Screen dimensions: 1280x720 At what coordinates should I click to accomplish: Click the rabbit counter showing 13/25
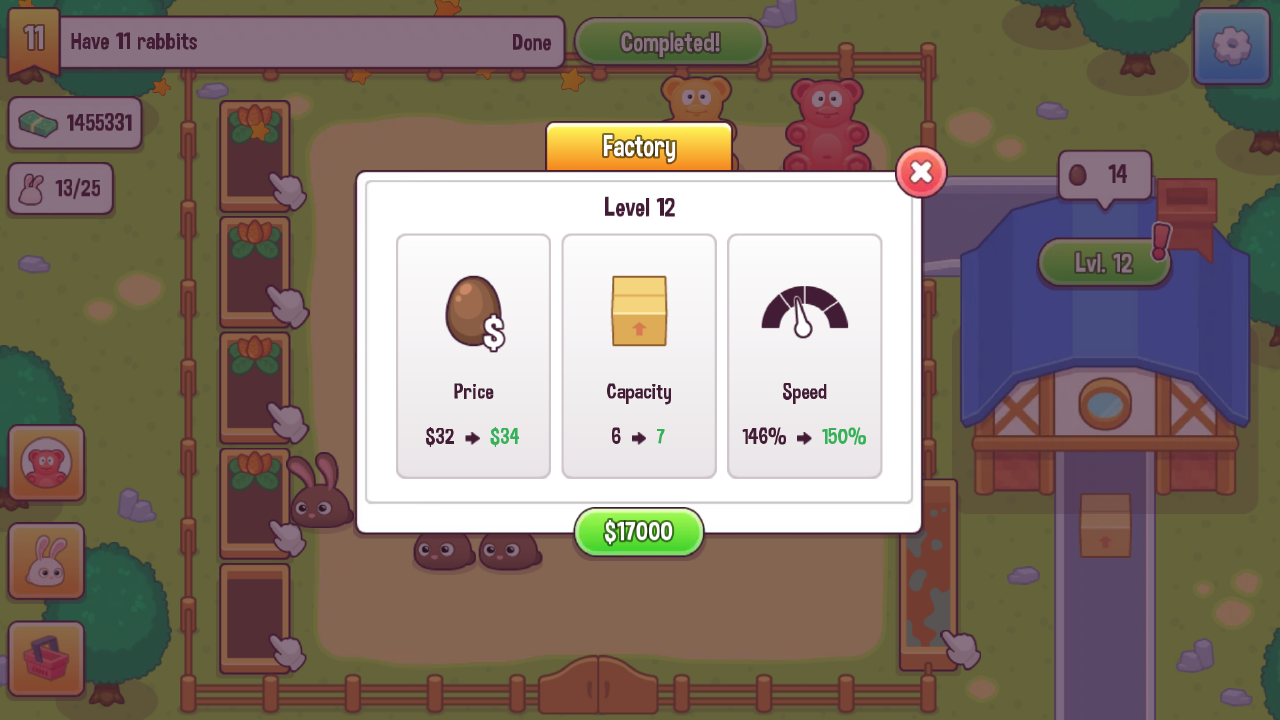(60, 188)
